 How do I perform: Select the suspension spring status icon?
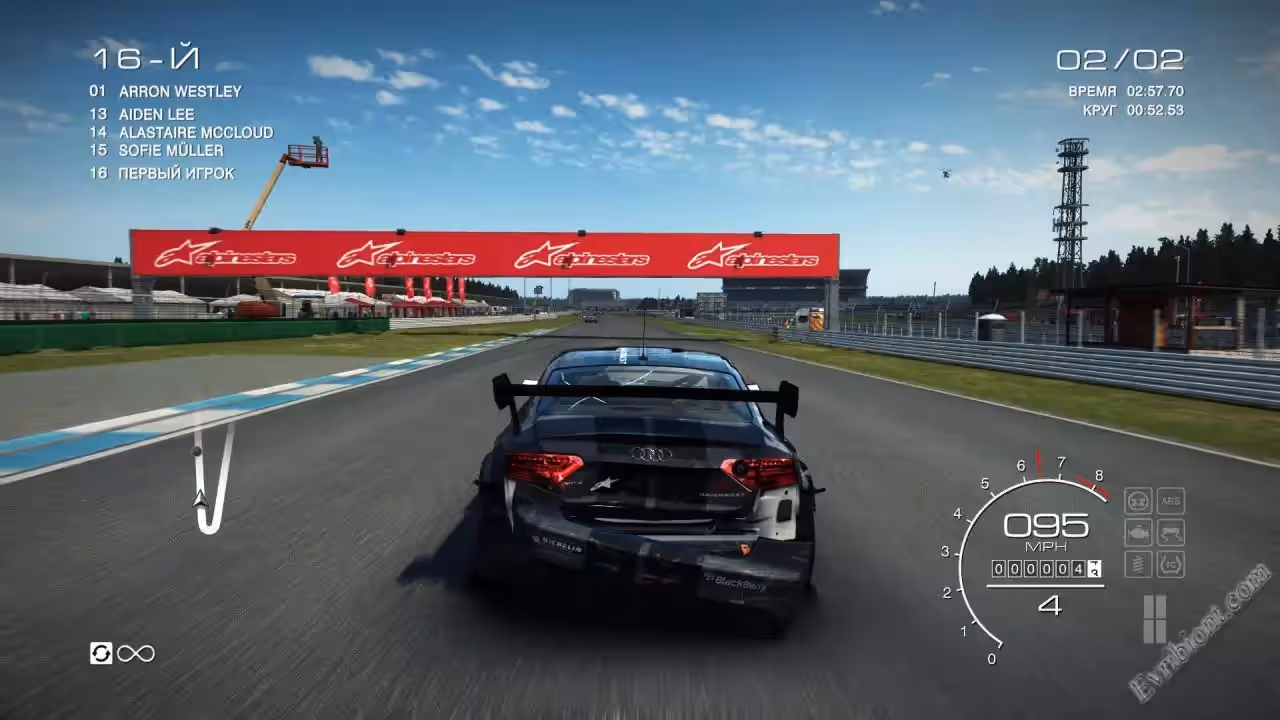1138,564
